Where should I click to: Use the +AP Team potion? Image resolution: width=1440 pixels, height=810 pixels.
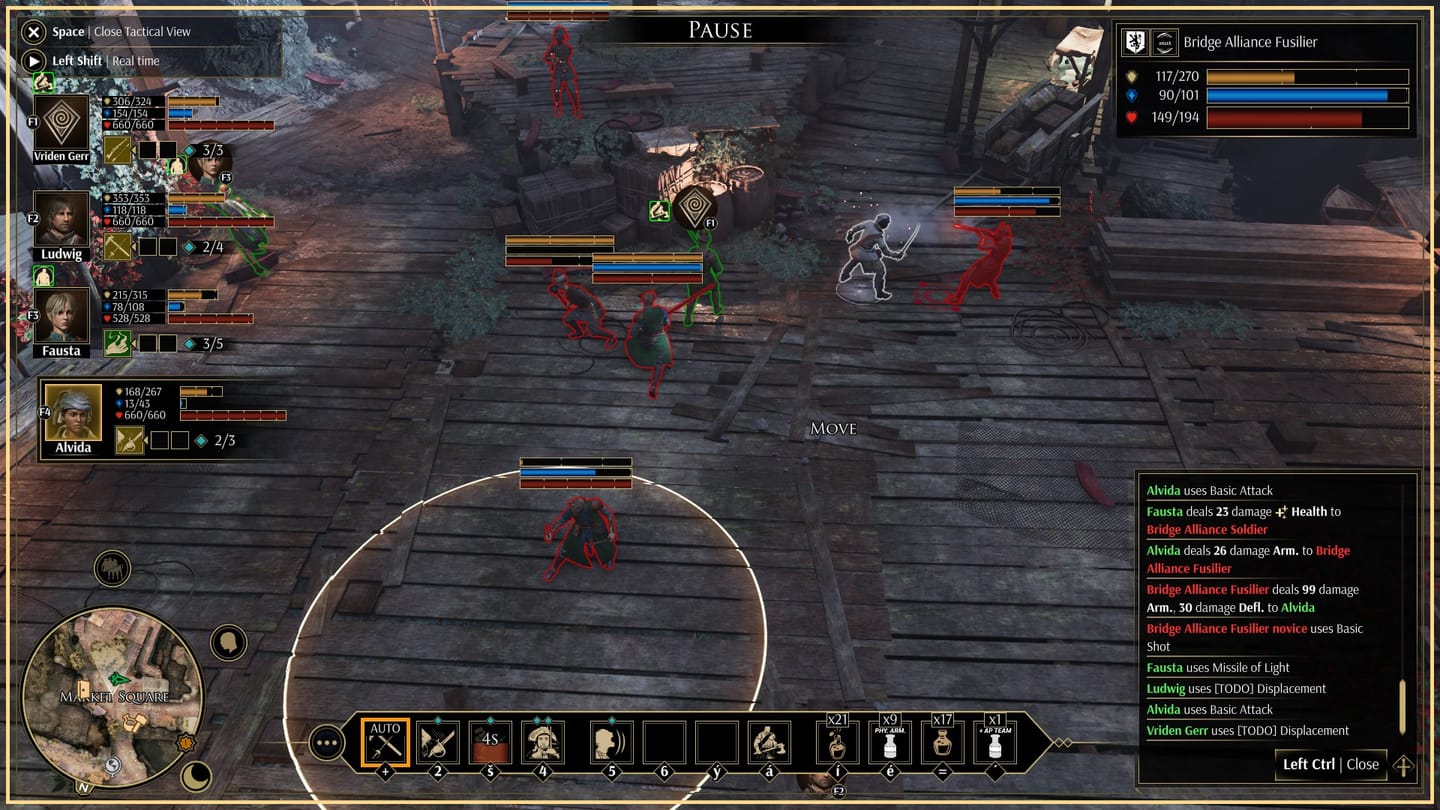(x=995, y=743)
